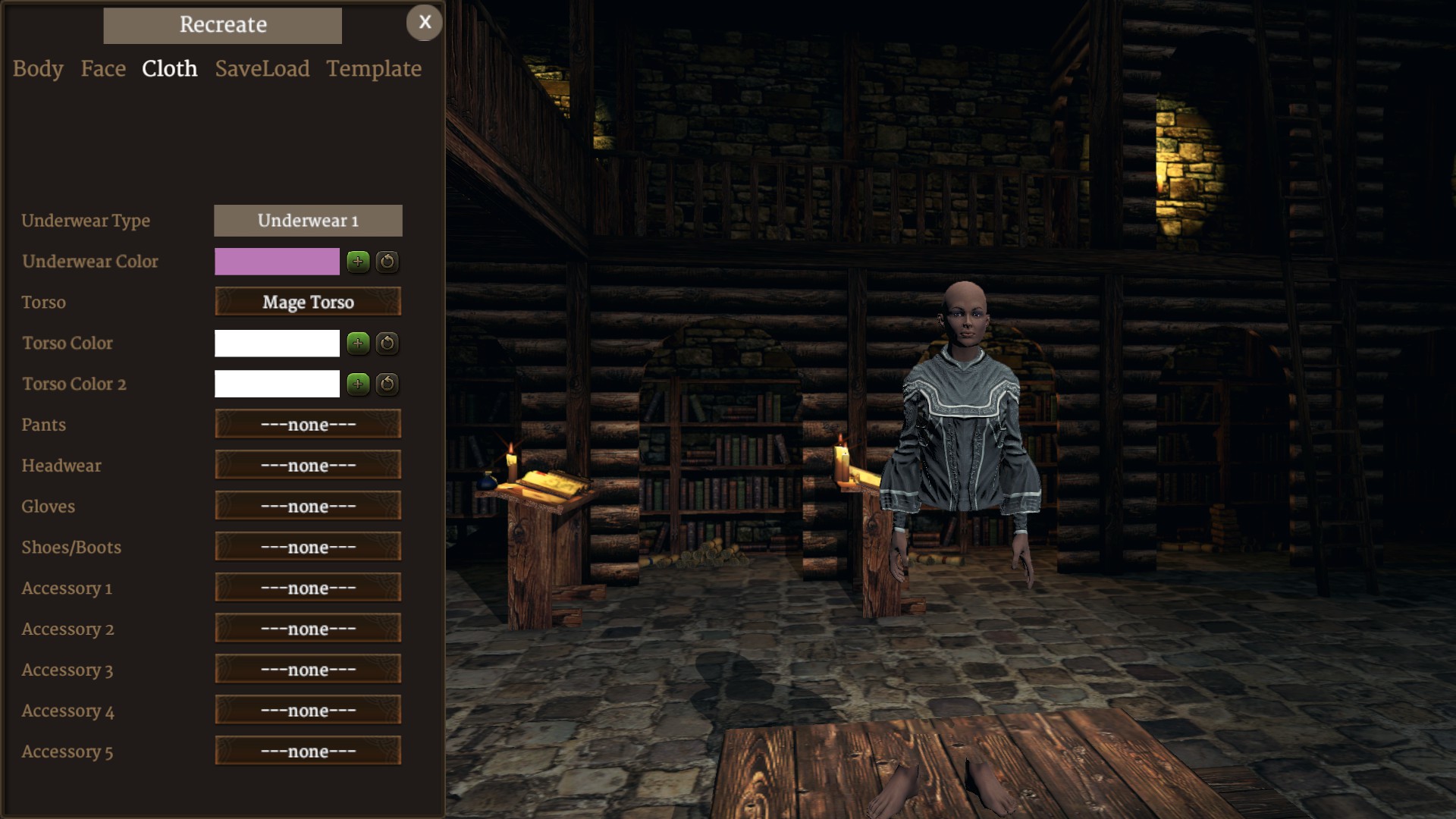1456x819 pixels.
Task: Switch to the Body tab
Action: coord(38,69)
